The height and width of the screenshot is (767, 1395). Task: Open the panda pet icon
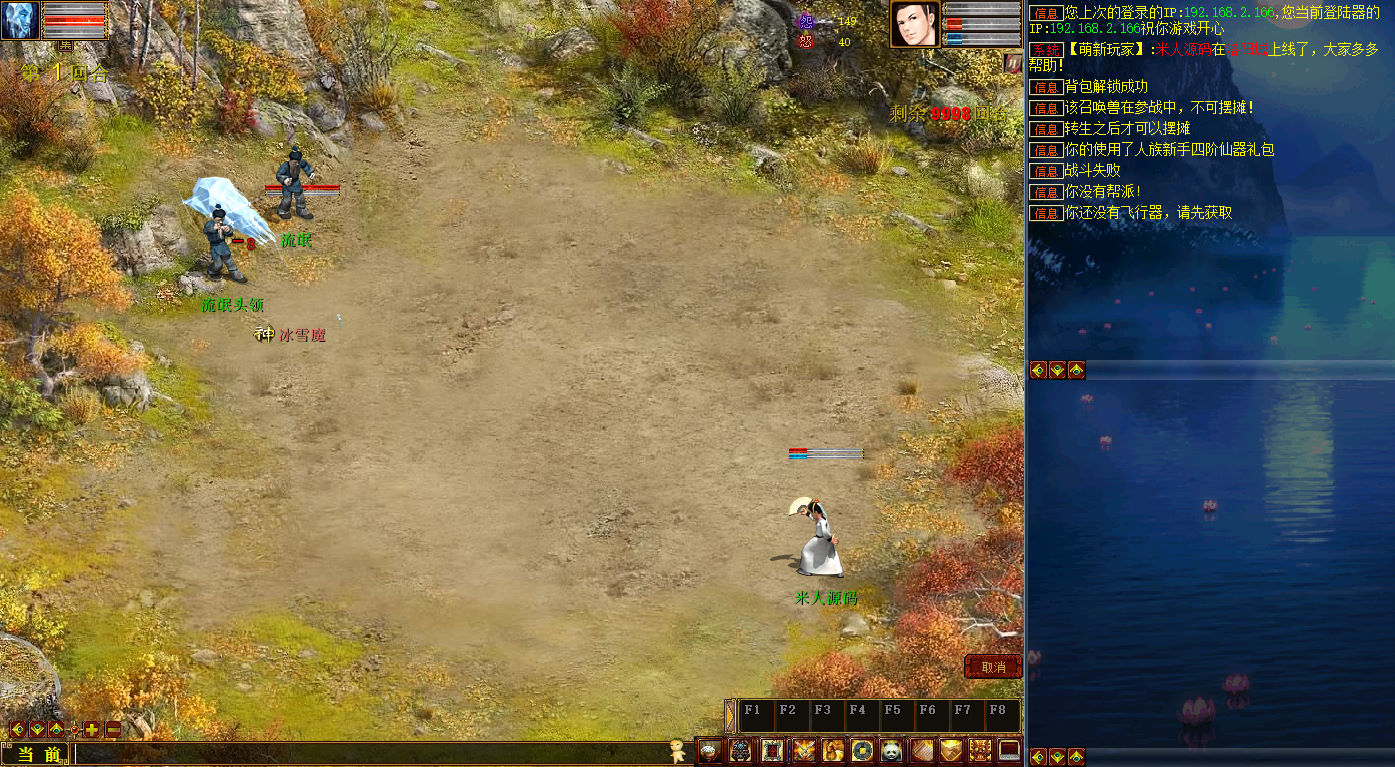[x=891, y=751]
